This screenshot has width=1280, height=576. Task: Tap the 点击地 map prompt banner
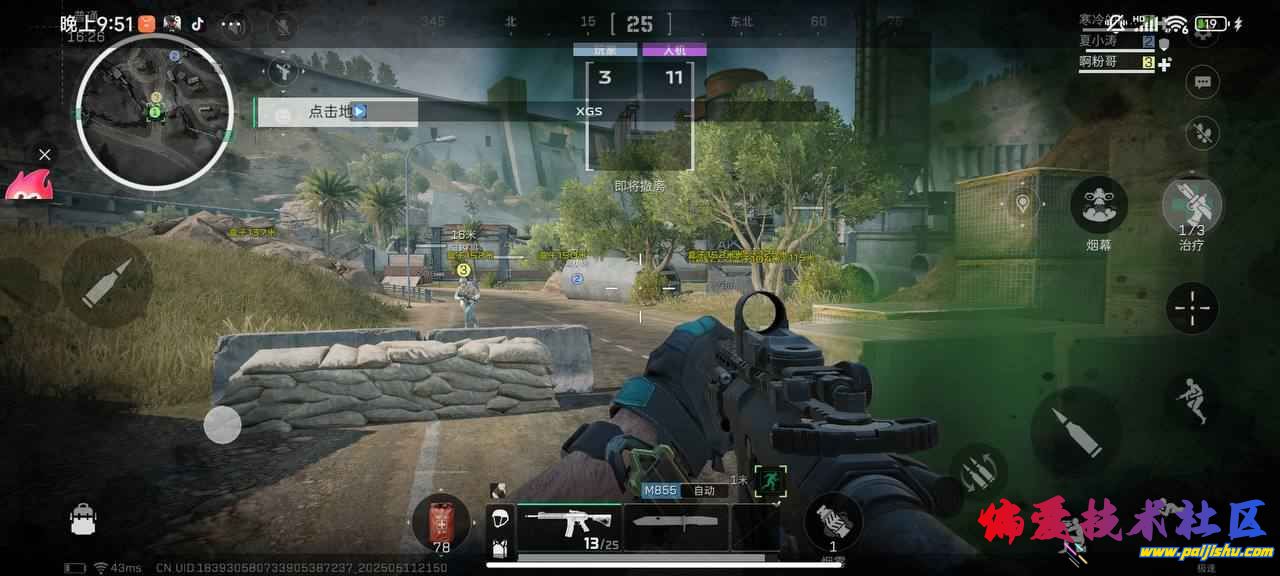pos(335,112)
